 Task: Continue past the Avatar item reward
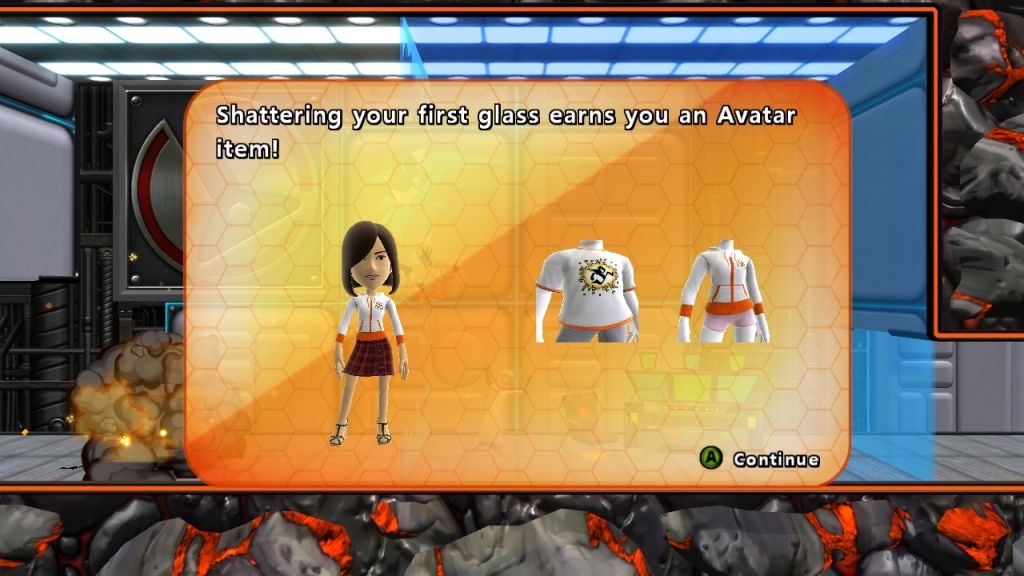tap(759, 459)
